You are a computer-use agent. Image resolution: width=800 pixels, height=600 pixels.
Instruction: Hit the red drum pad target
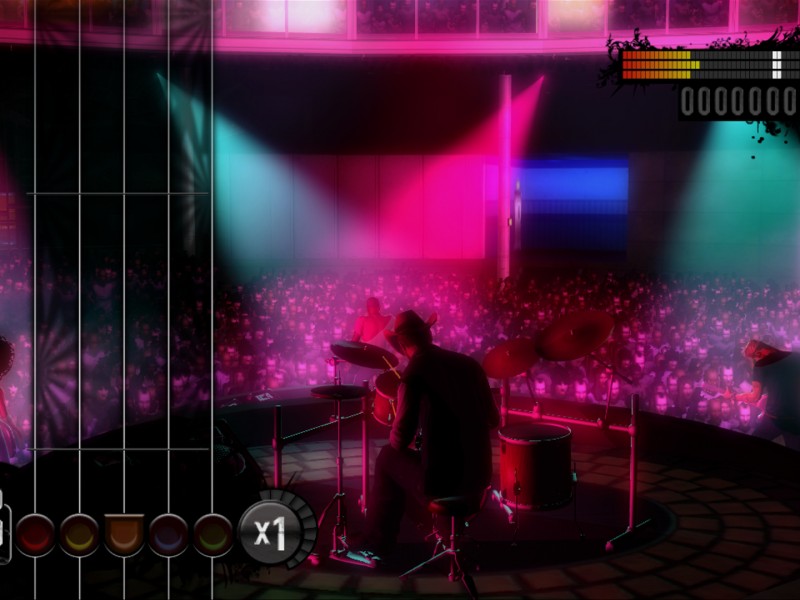(x=34, y=534)
